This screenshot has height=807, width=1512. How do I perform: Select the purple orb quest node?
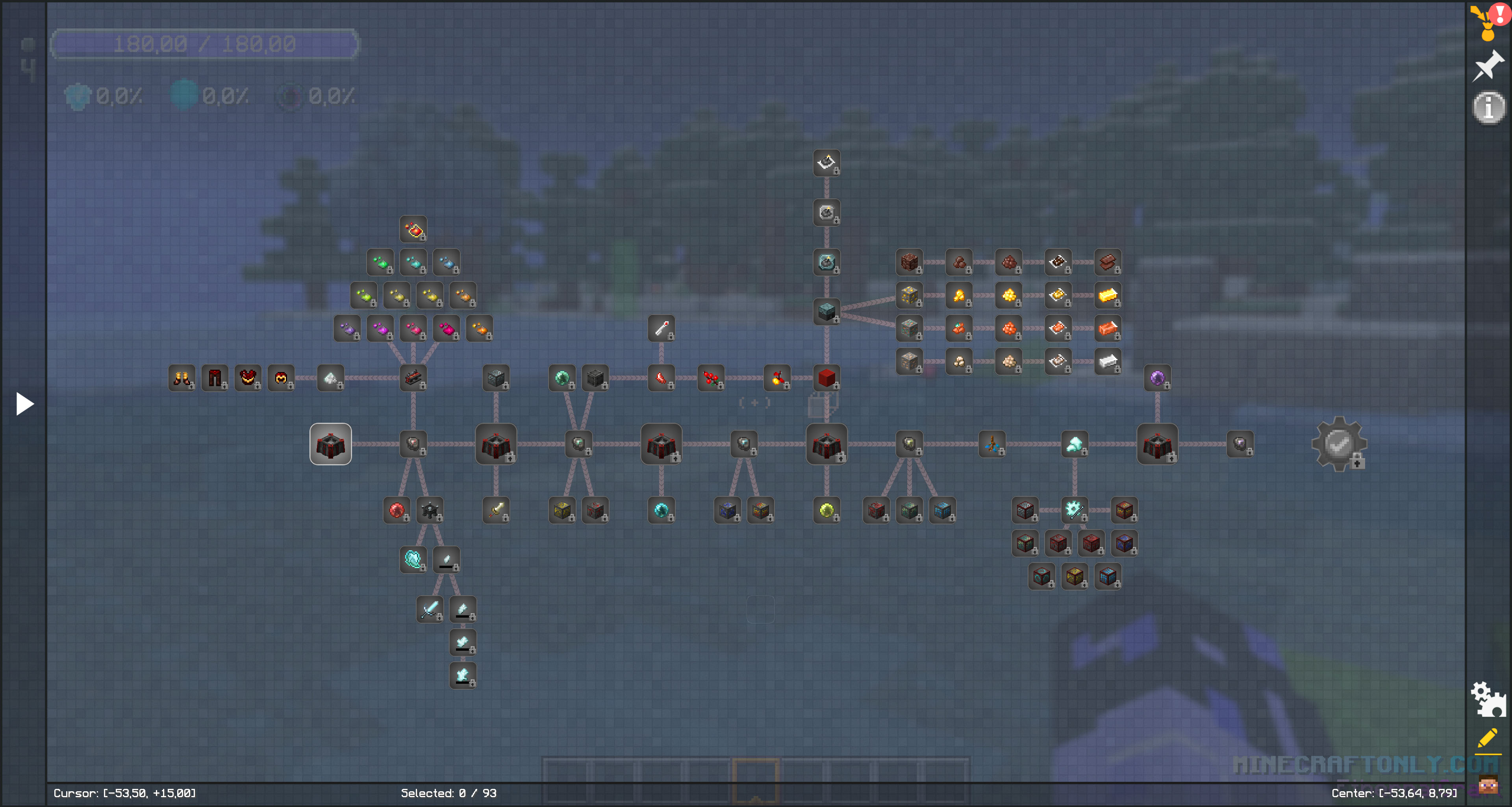point(1157,378)
